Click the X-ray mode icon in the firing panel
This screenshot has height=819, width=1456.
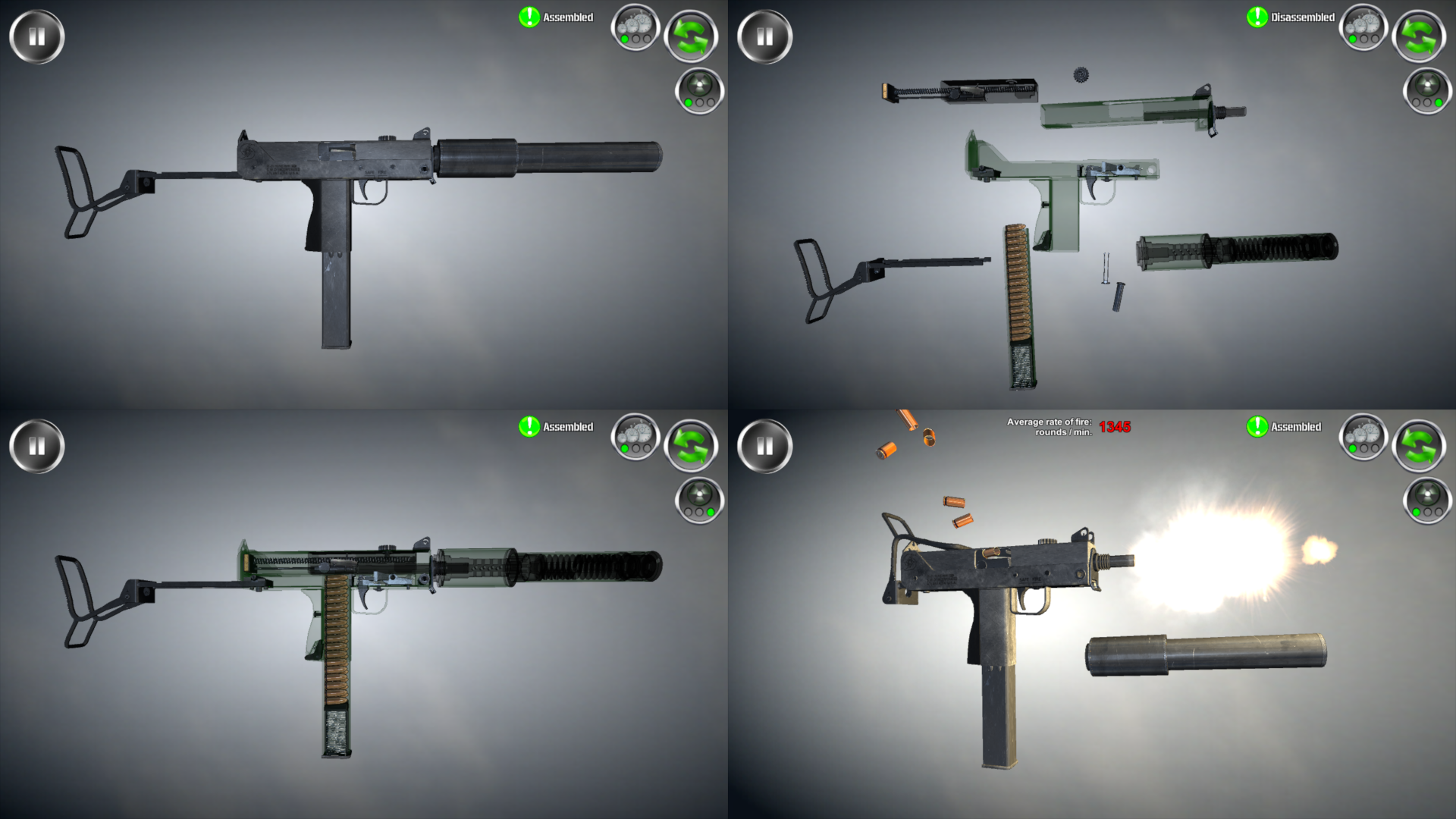(x=1425, y=500)
